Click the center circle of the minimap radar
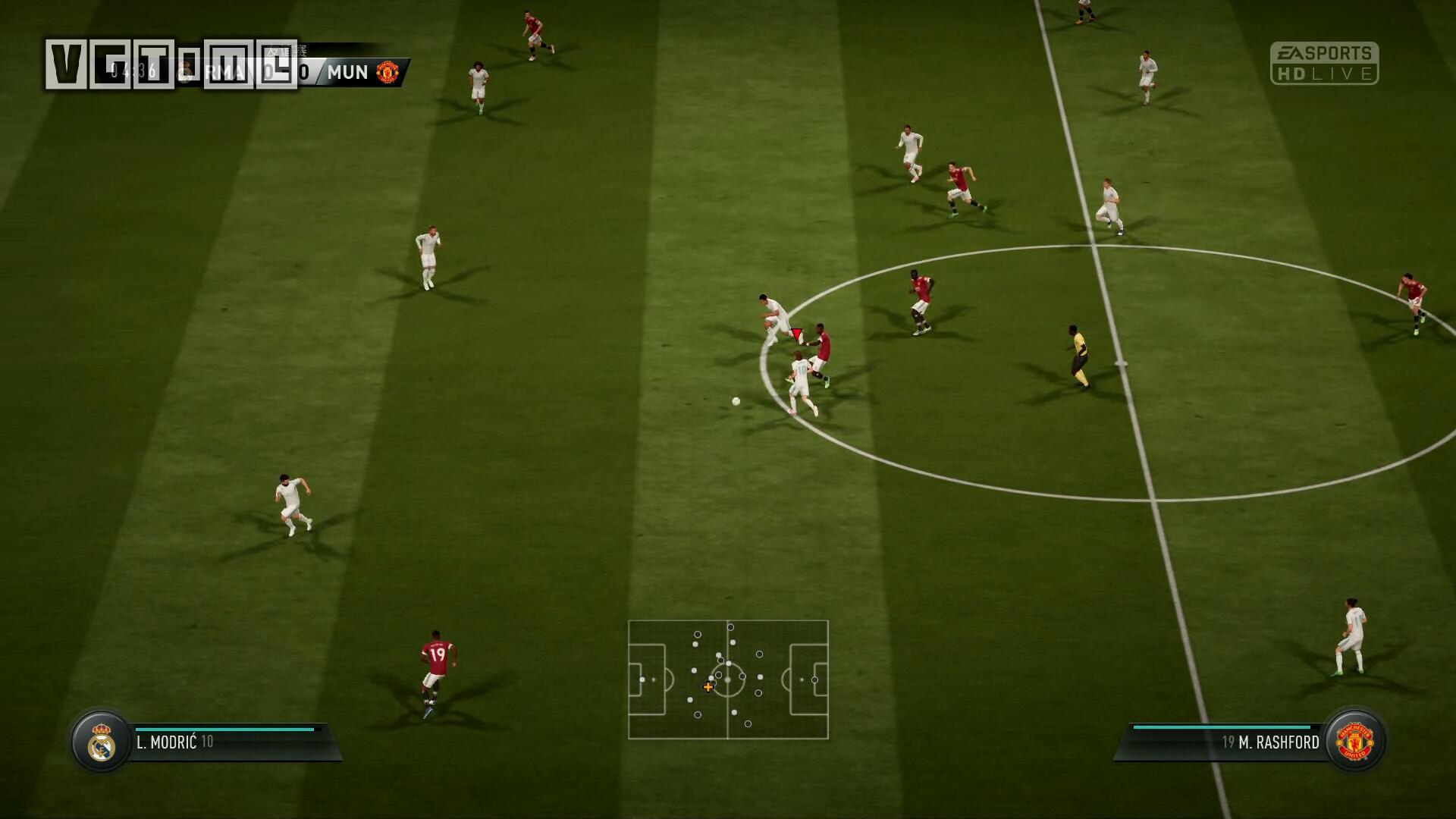Viewport: 1456px width, 819px height. click(730, 681)
